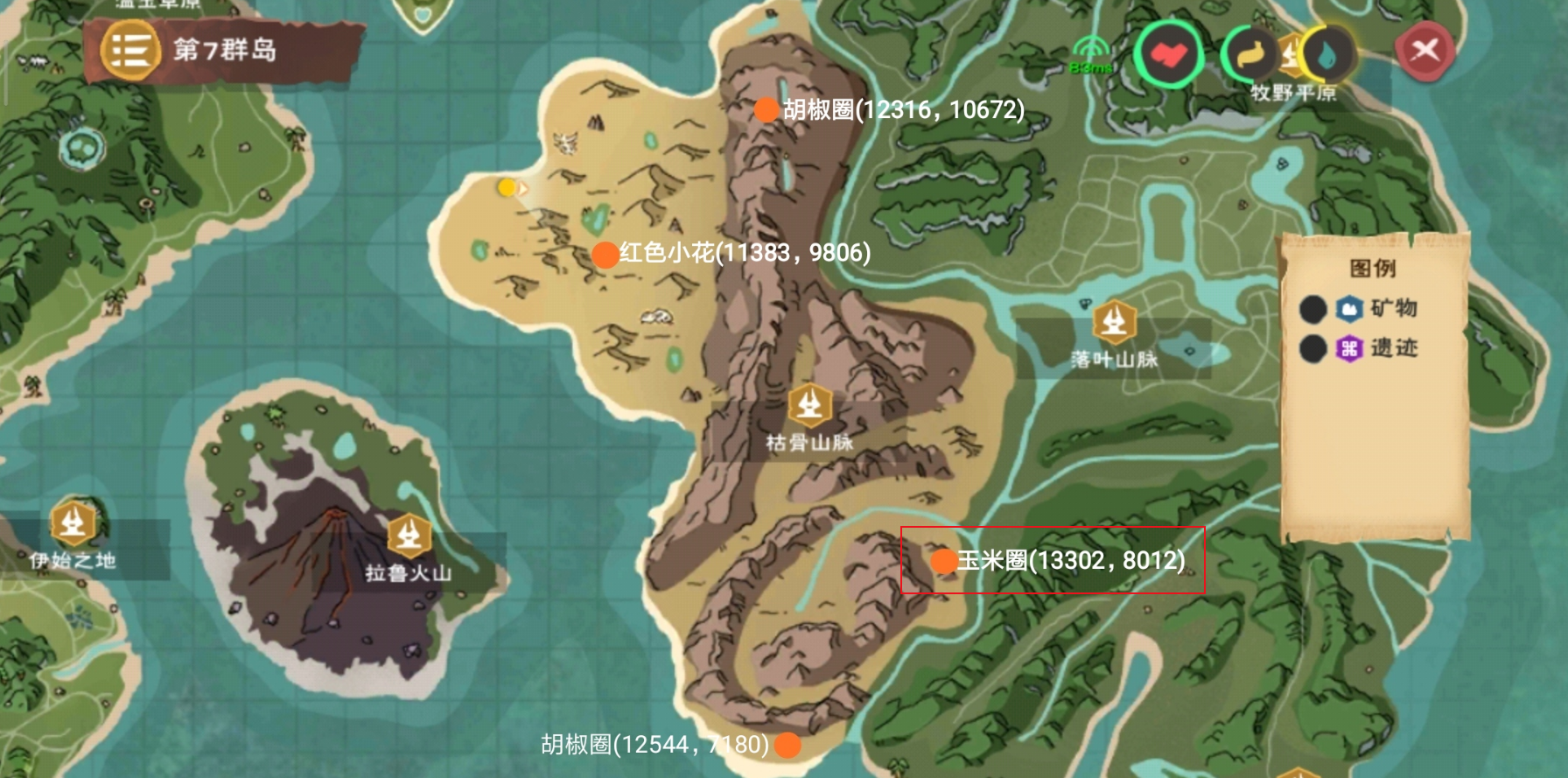Toggle the circle beside 遗迹 in legend
Image resolution: width=1568 pixels, height=778 pixels.
click(x=1312, y=349)
